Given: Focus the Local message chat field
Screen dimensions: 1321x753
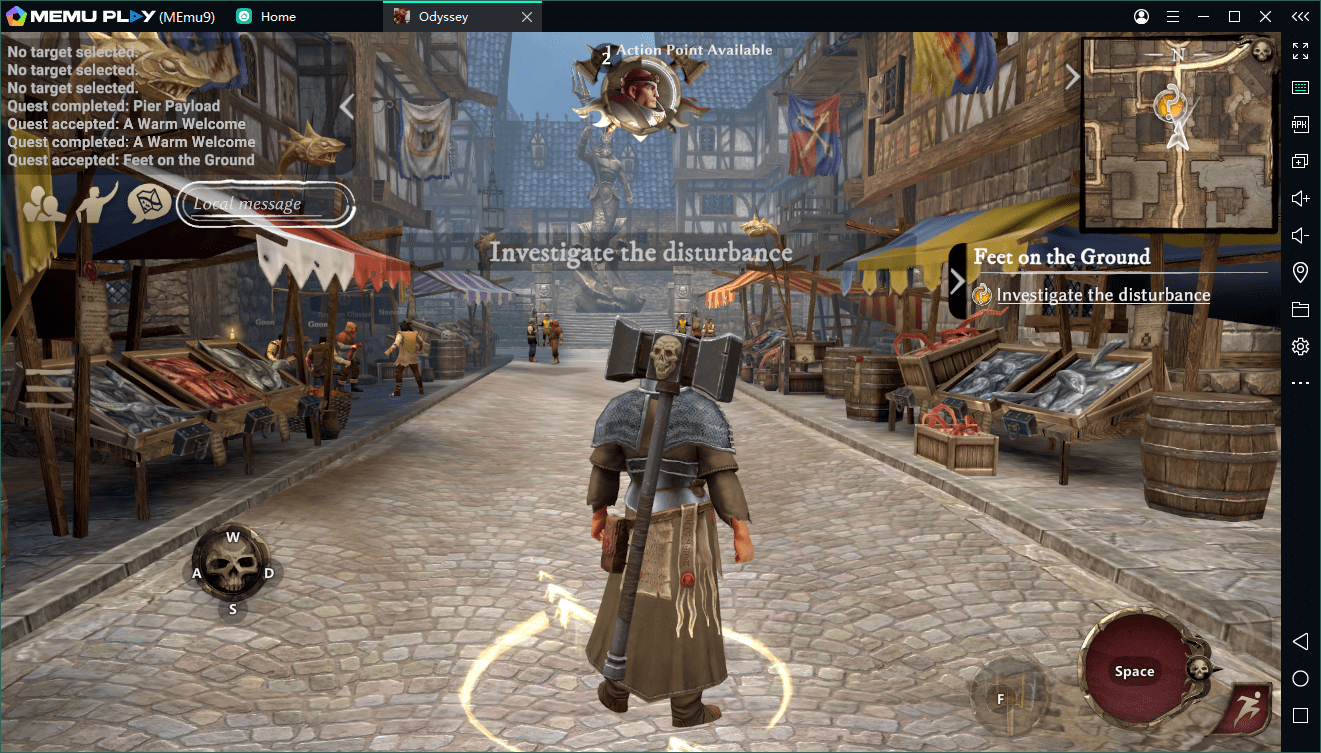Looking at the screenshot, I should [x=265, y=204].
